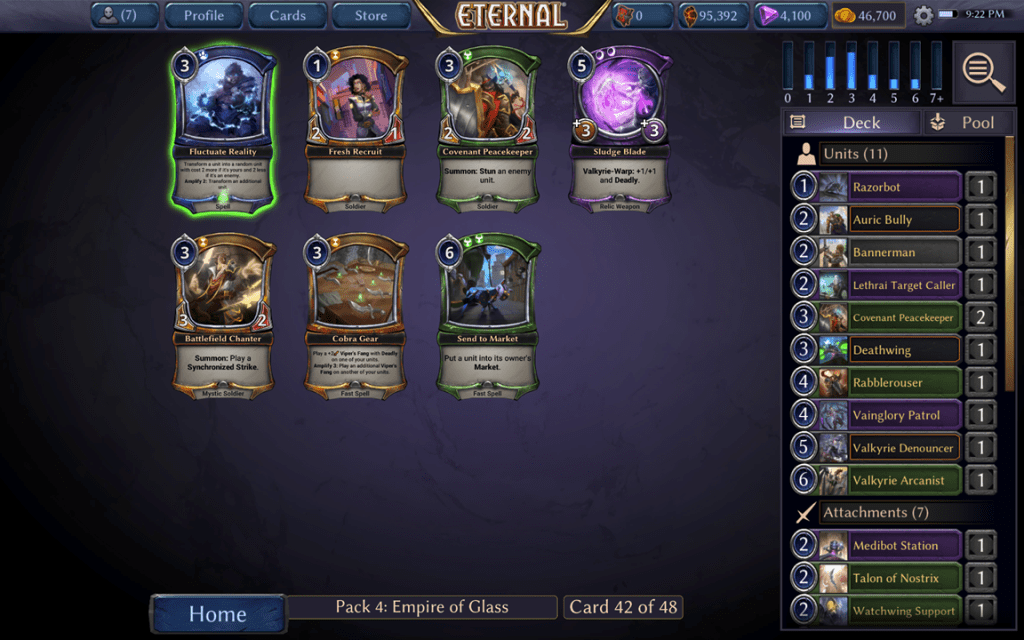Open the Cards menu
The height and width of the screenshot is (640, 1024).
tap(287, 15)
